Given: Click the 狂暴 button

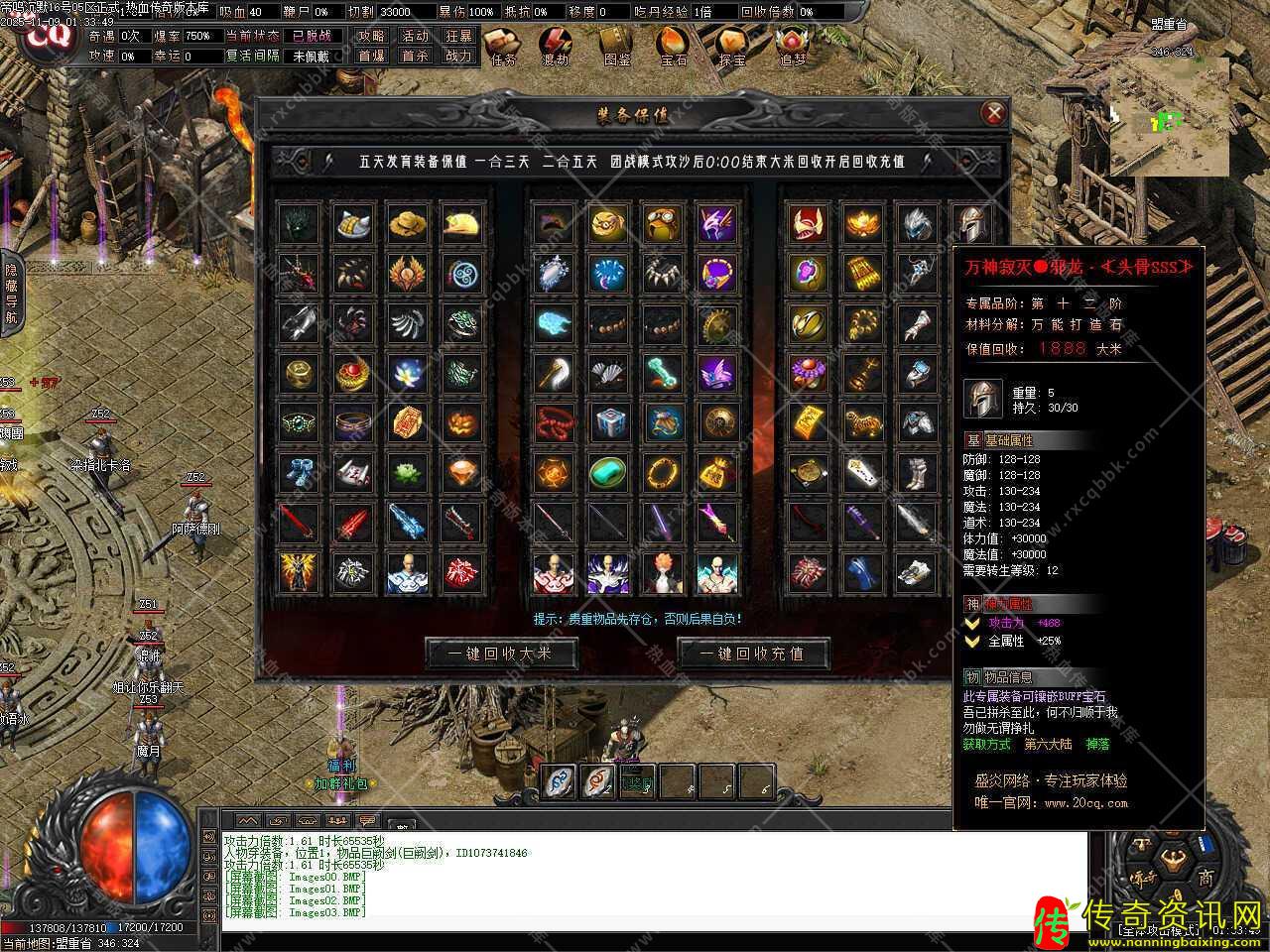Looking at the screenshot, I should point(458,36).
